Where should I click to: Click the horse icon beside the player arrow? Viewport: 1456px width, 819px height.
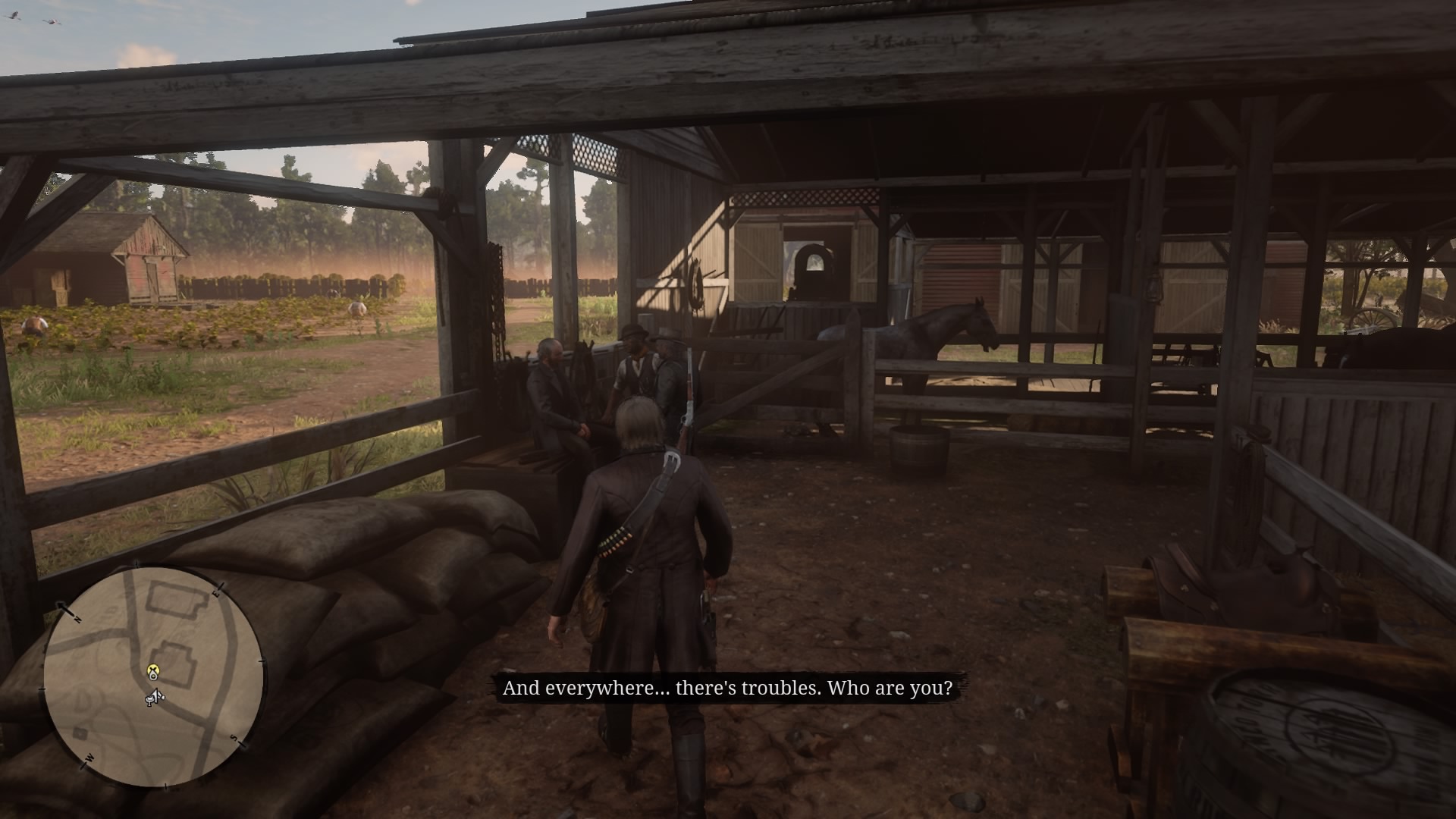pyautogui.click(x=149, y=700)
